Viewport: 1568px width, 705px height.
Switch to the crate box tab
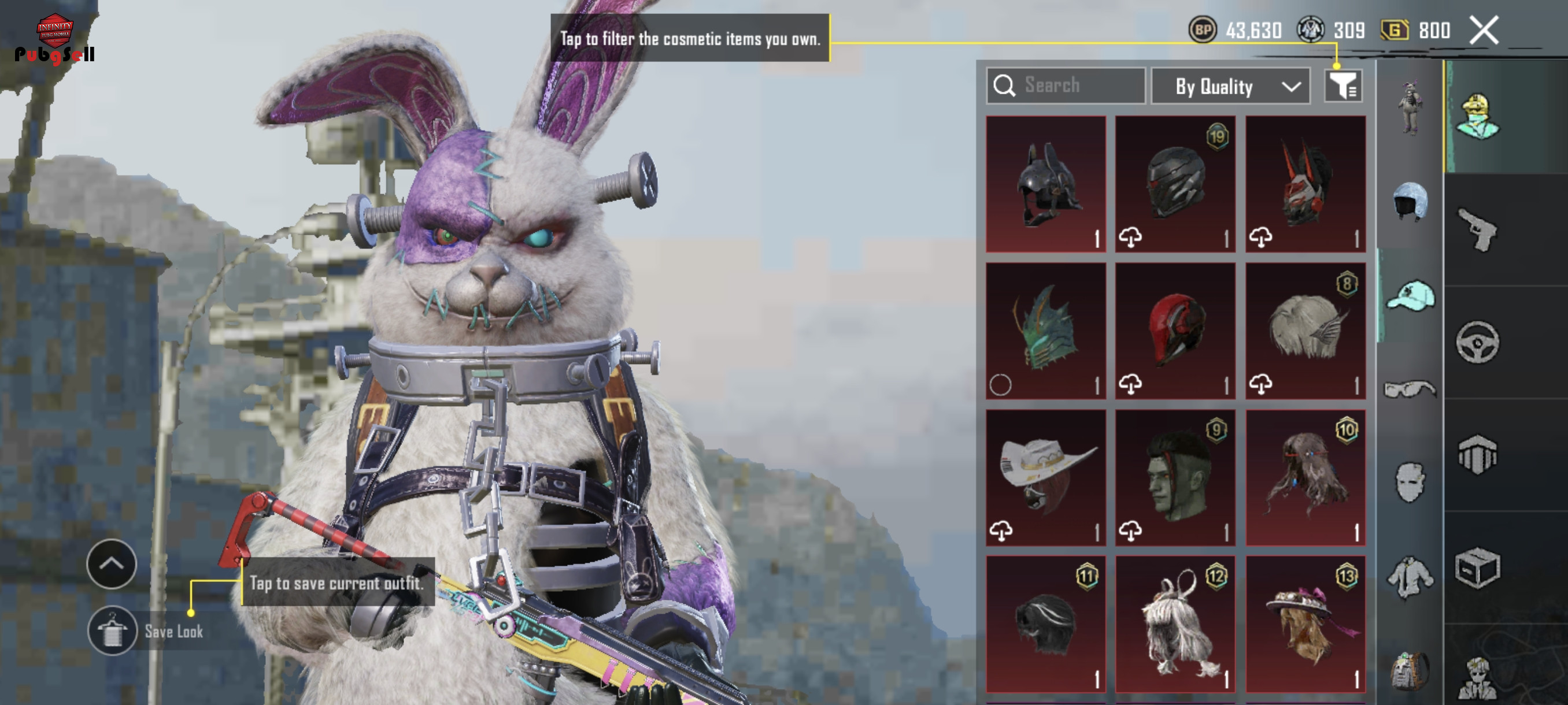1477,568
